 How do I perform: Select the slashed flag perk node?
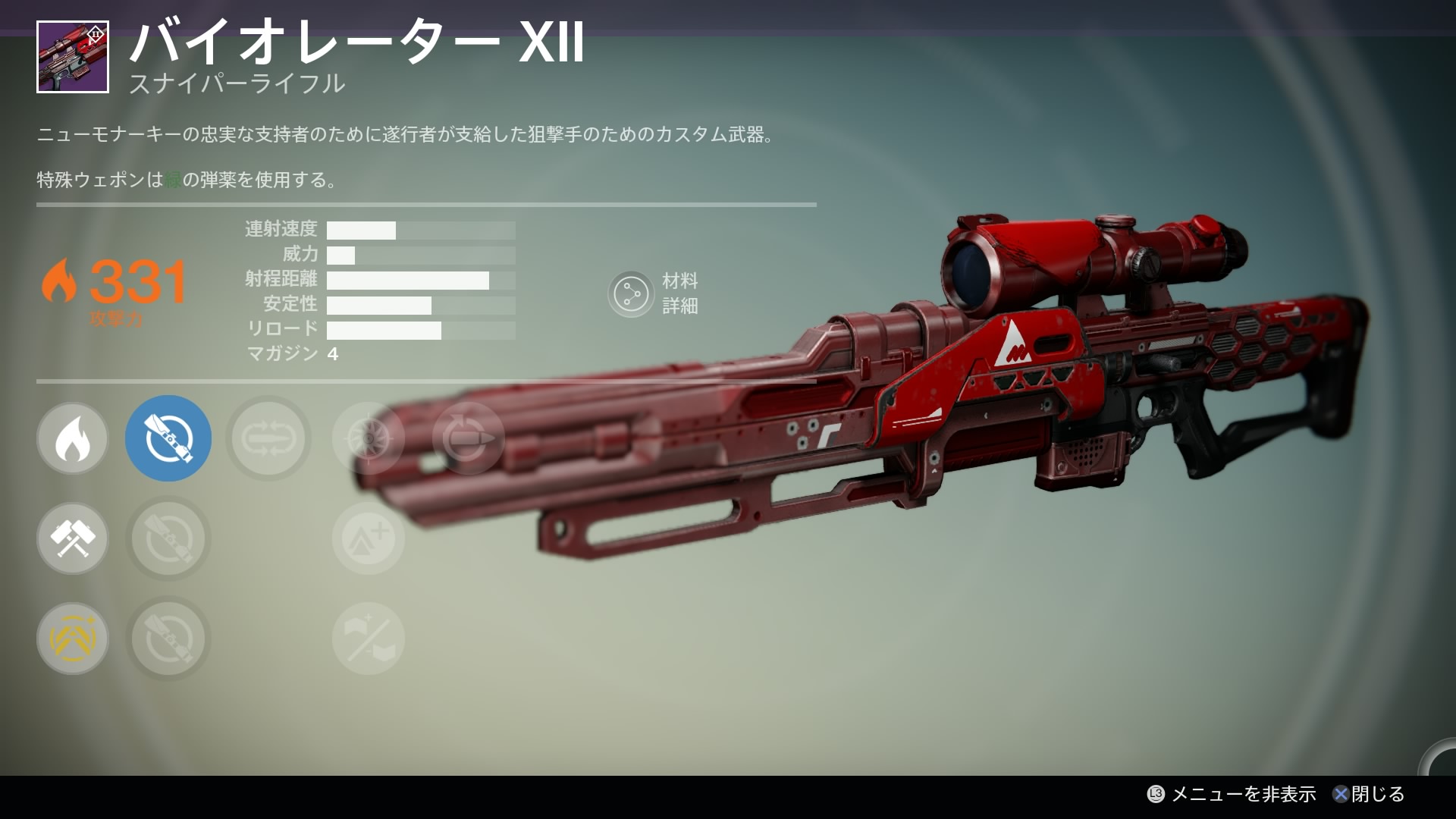click(x=369, y=639)
